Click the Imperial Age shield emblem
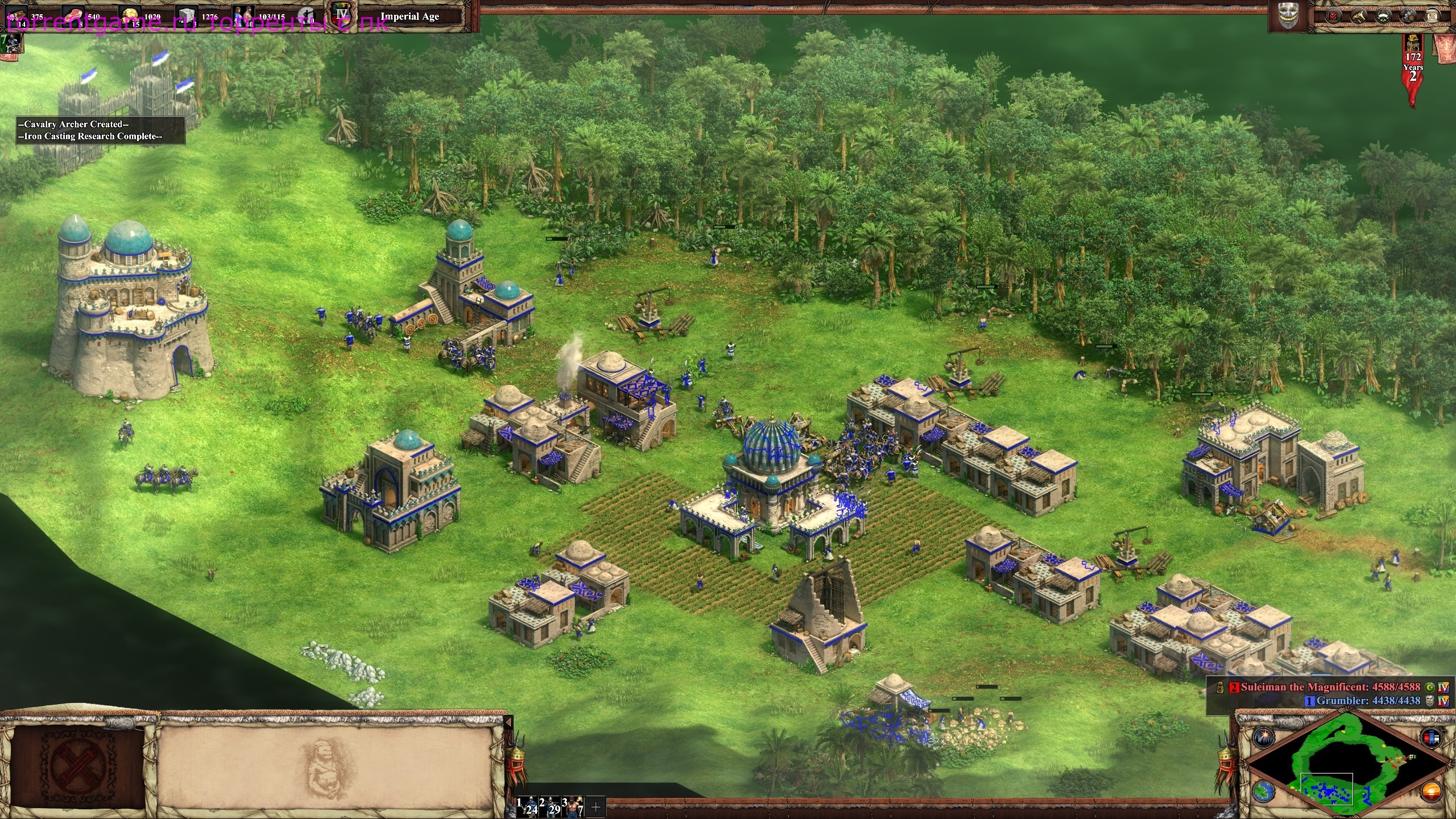1456x819 pixels. pos(341,14)
